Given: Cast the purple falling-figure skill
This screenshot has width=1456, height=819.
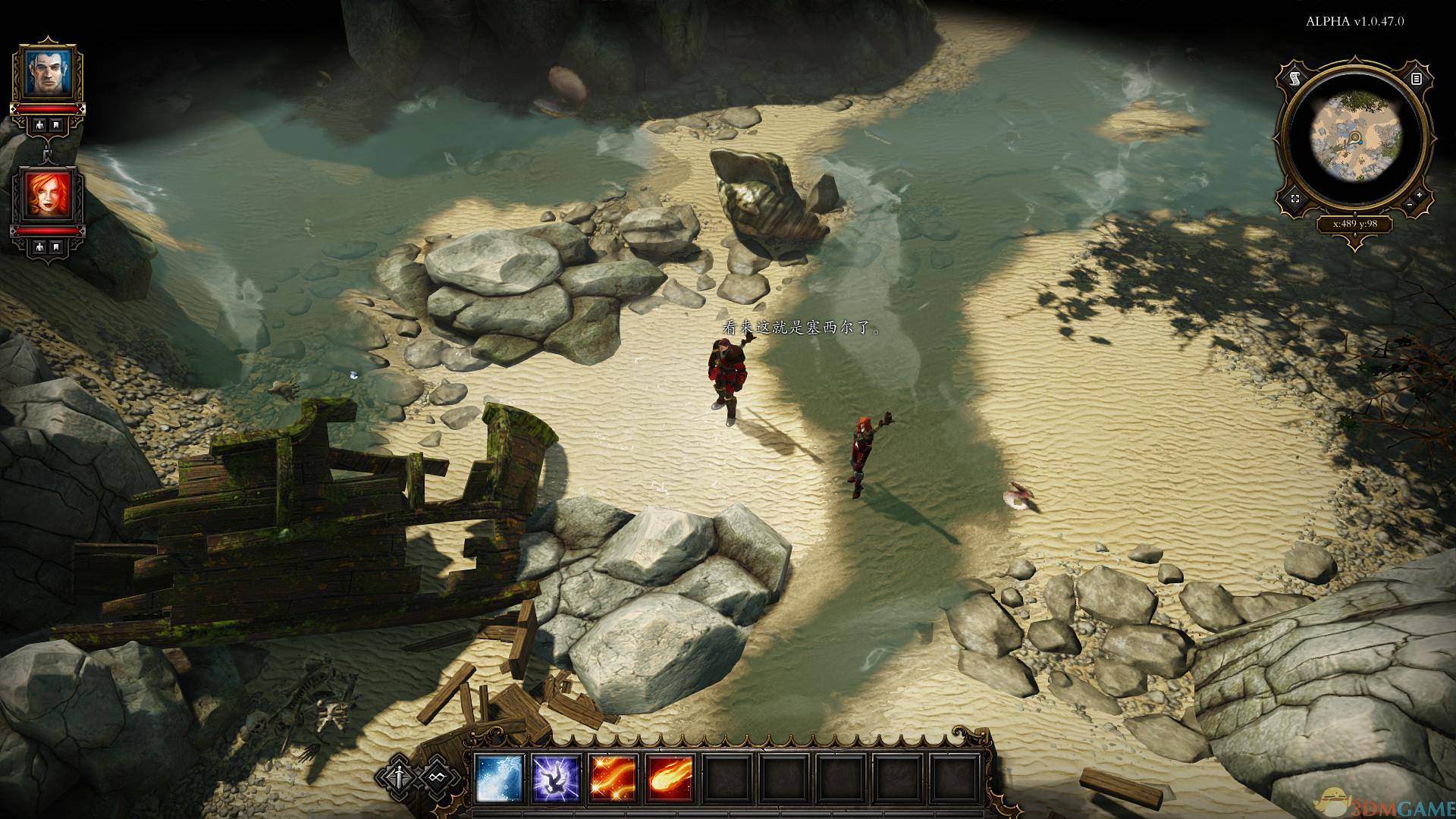Looking at the screenshot, I should tap(557, 779).
